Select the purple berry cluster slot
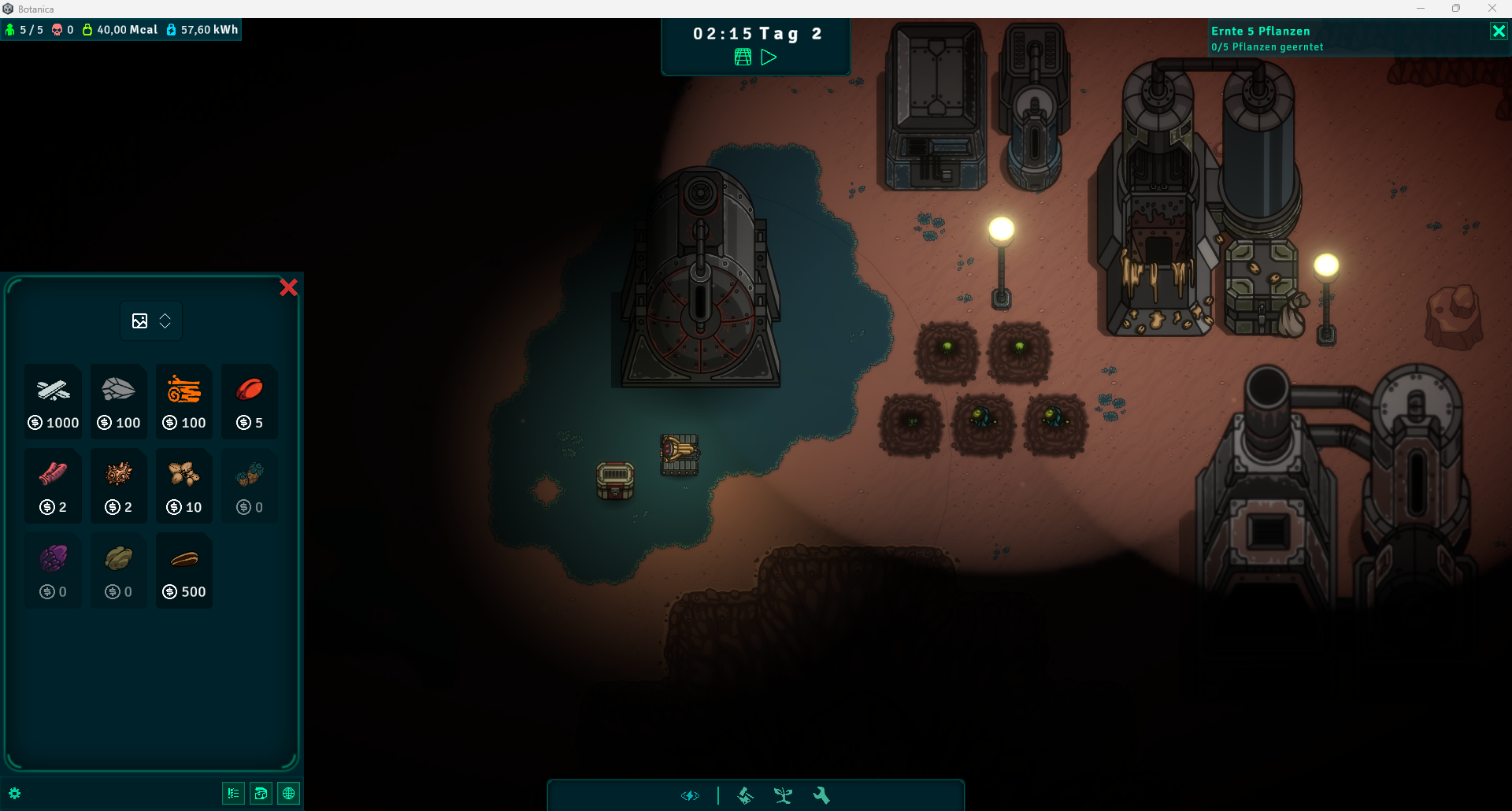Image resolution: width=1512 pixels, height=811 pixels. 54,569
